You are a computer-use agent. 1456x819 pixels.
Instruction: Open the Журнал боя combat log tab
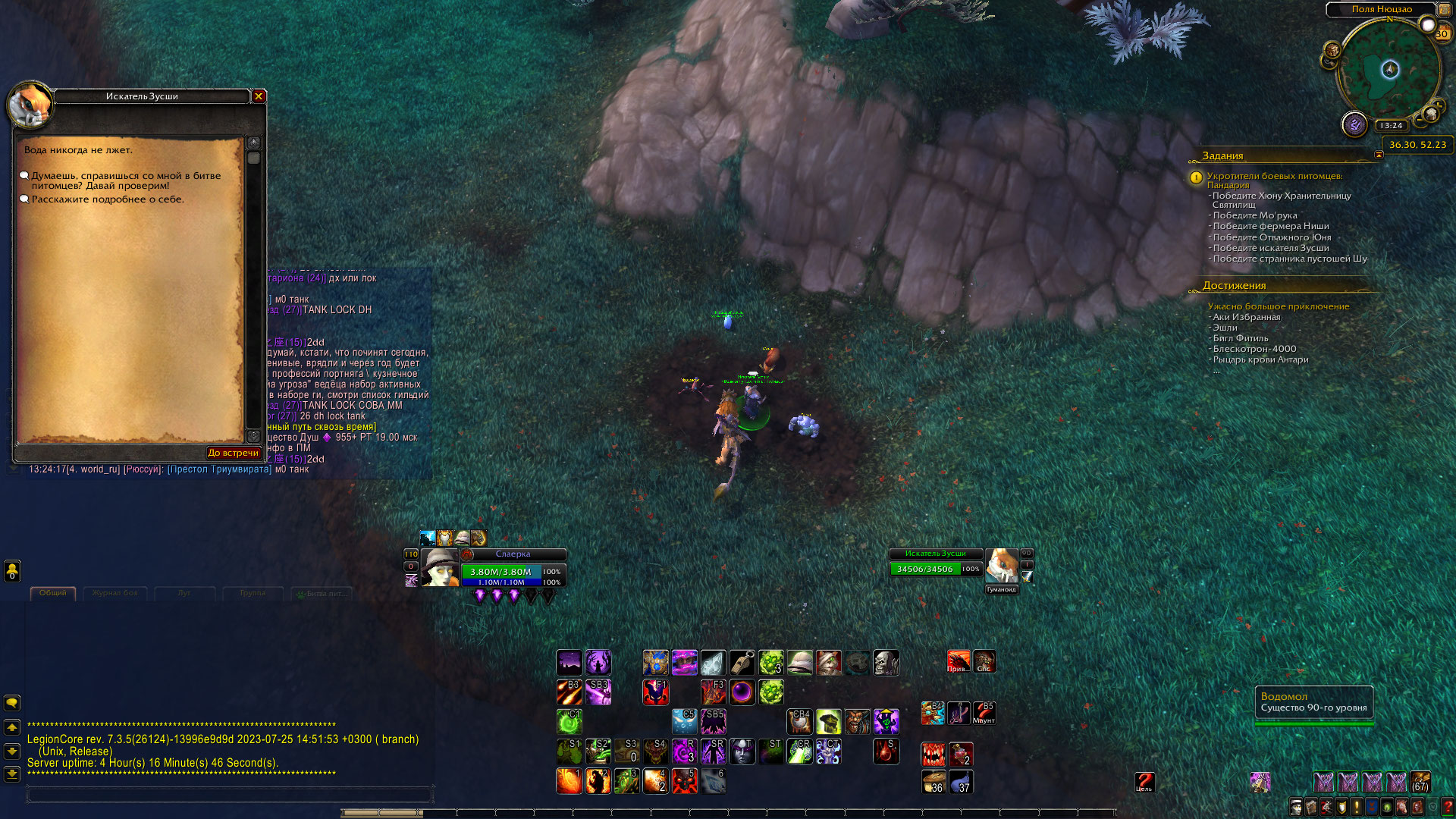[115, 593]
